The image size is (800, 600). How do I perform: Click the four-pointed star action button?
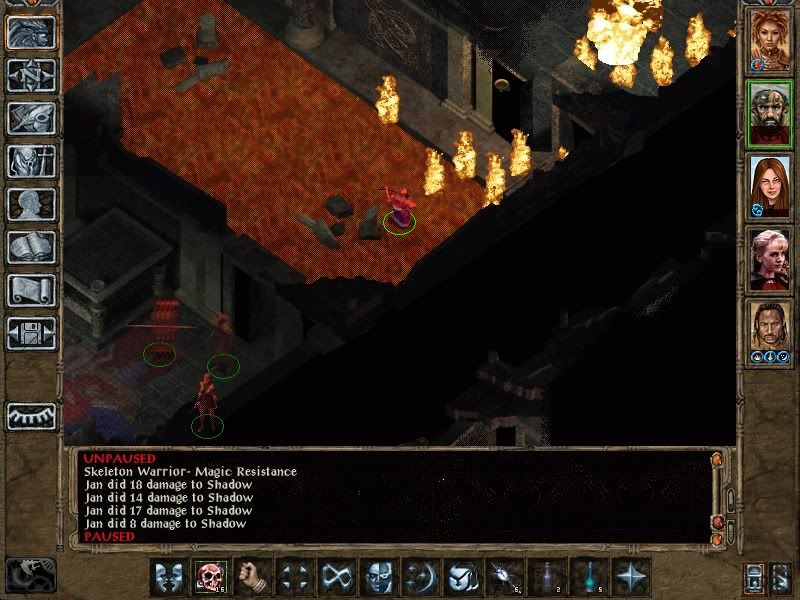point(631,577)
